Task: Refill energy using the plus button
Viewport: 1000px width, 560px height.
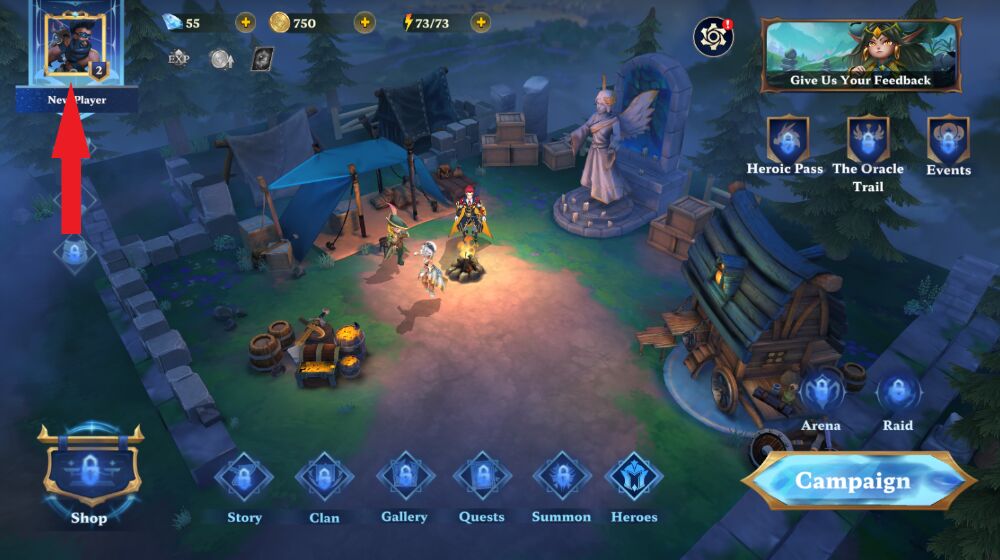Action: (481, 22)
